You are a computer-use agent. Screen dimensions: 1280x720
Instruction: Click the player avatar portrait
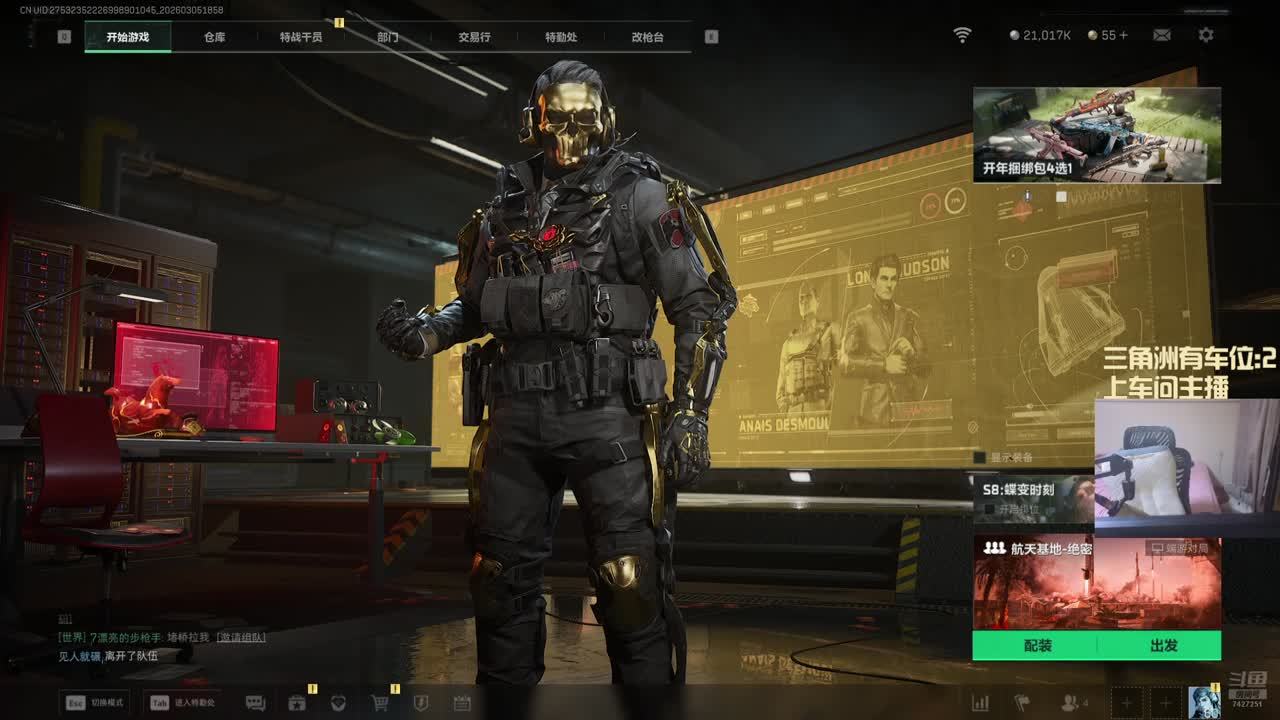[1203, 702]
